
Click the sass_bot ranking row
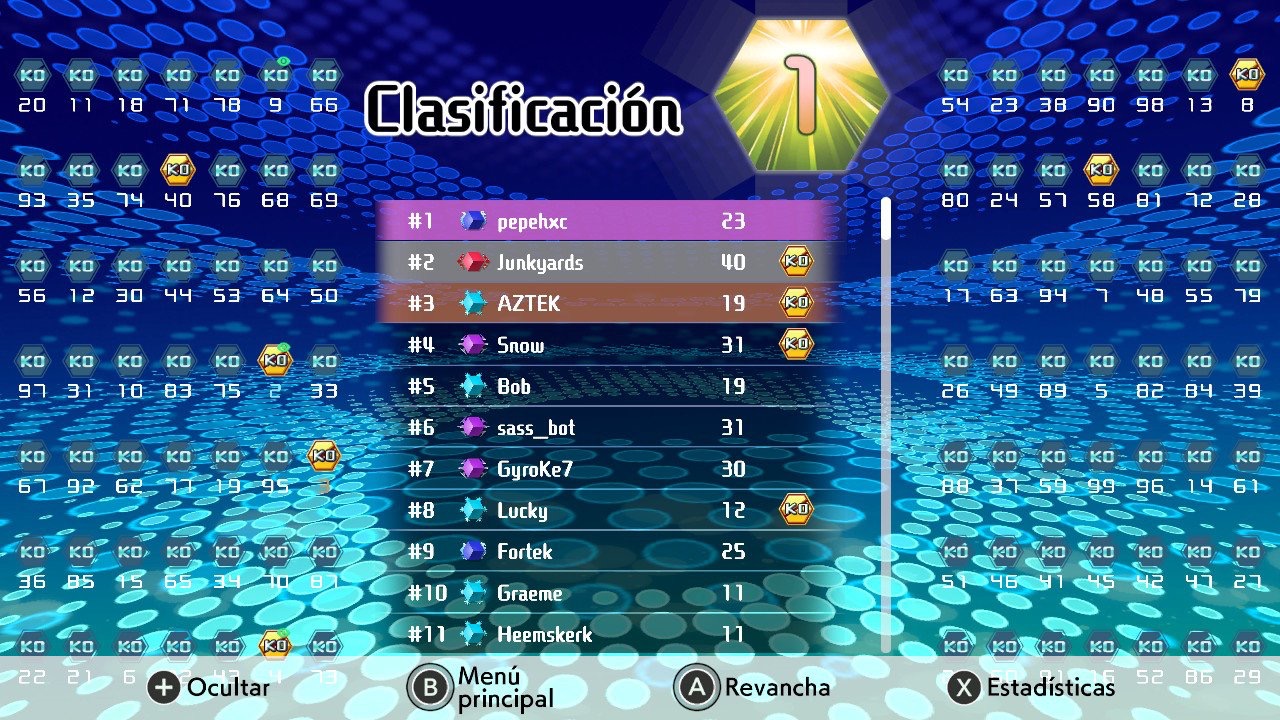point(605,428)
